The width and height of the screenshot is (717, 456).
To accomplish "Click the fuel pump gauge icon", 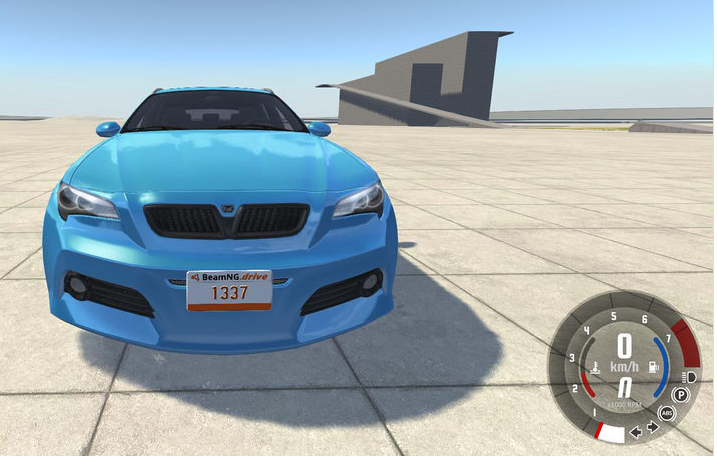I will click(651, 366).
